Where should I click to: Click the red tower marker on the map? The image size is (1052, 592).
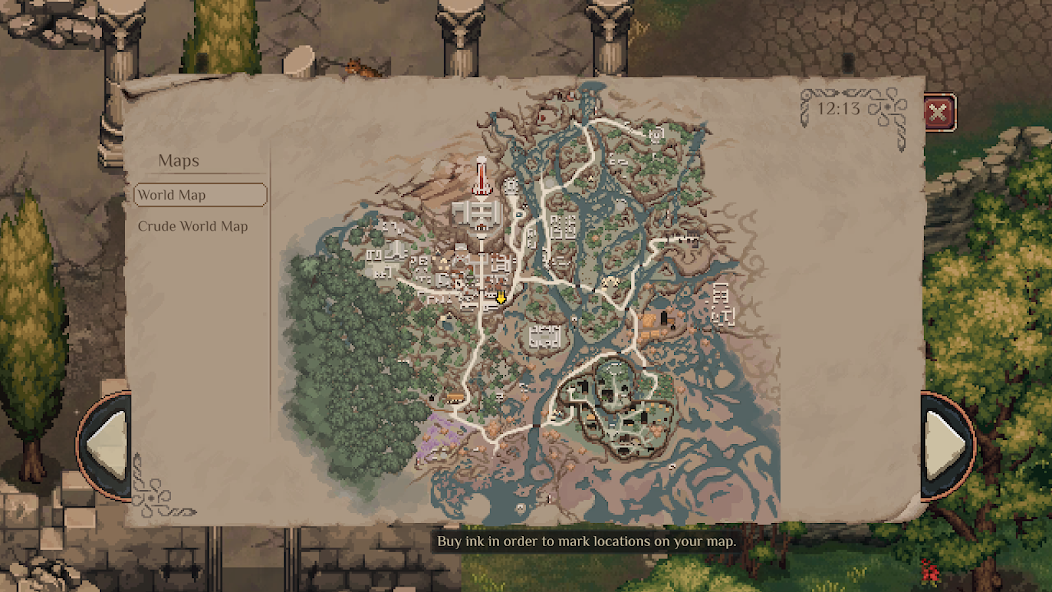point(481,178)
